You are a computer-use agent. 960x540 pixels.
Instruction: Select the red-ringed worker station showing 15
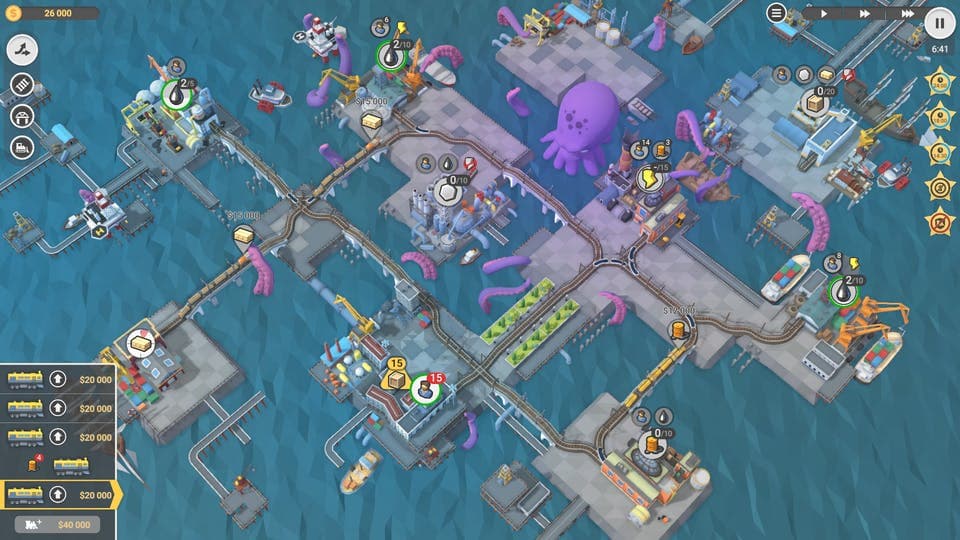[424, 389]
